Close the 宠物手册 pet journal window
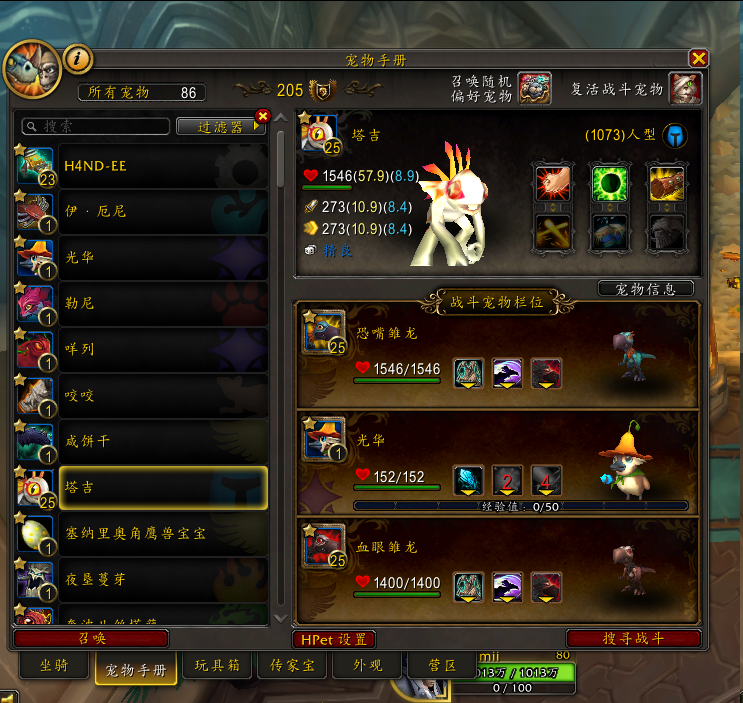The width and height of the screenshot is (743, 703). point(698,59)
